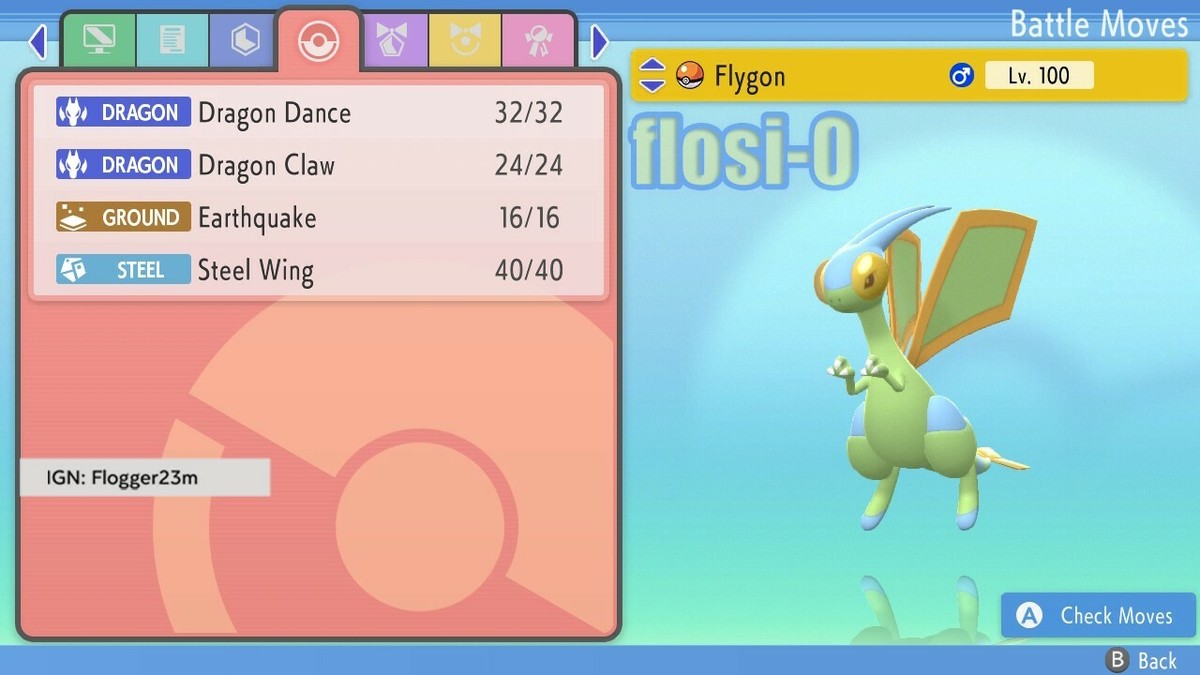
Task: Choose the Dragon Claw move row
Action: (318, 165)
